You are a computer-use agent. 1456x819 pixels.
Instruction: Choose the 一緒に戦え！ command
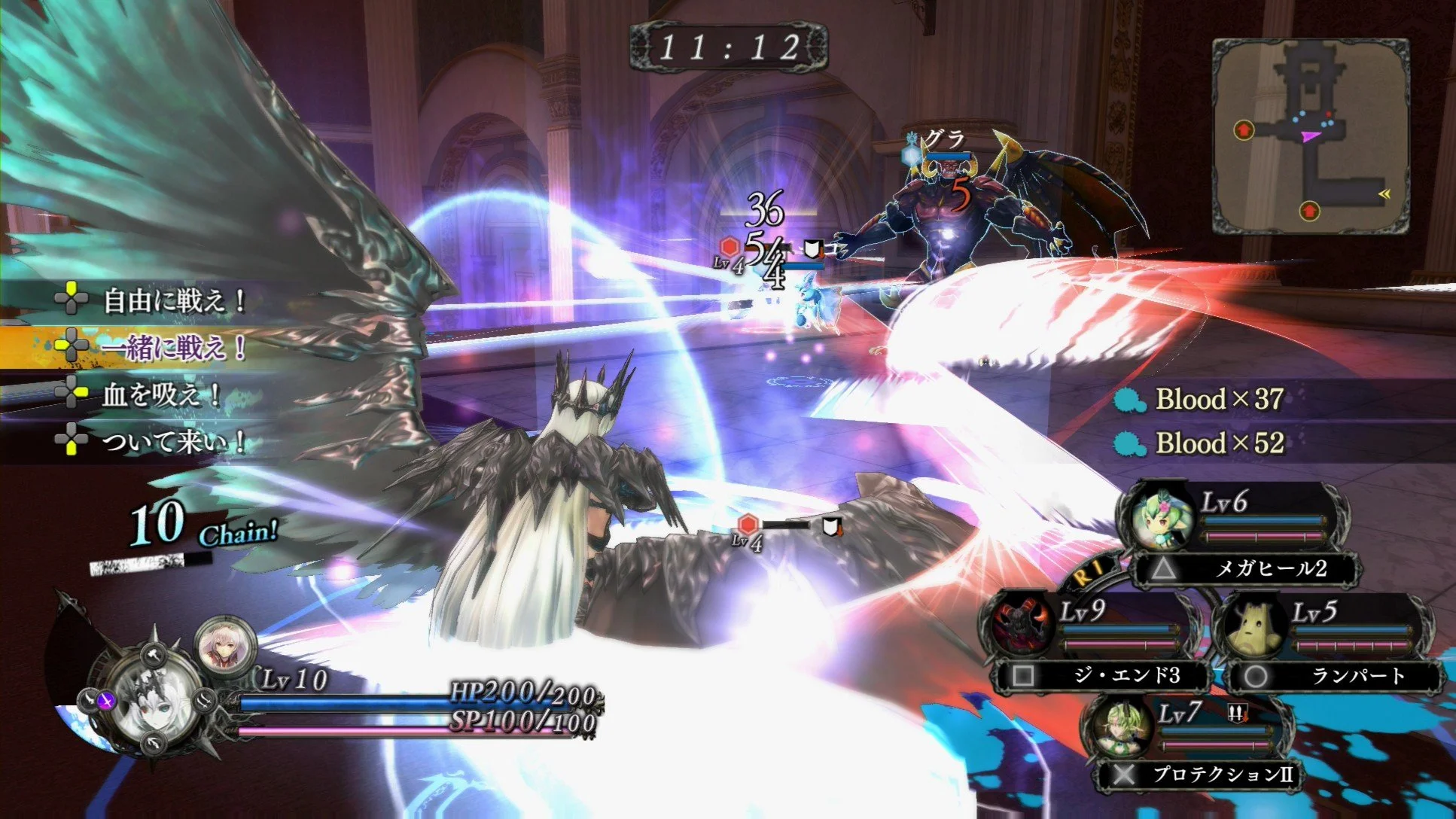(x=173, y=347)
